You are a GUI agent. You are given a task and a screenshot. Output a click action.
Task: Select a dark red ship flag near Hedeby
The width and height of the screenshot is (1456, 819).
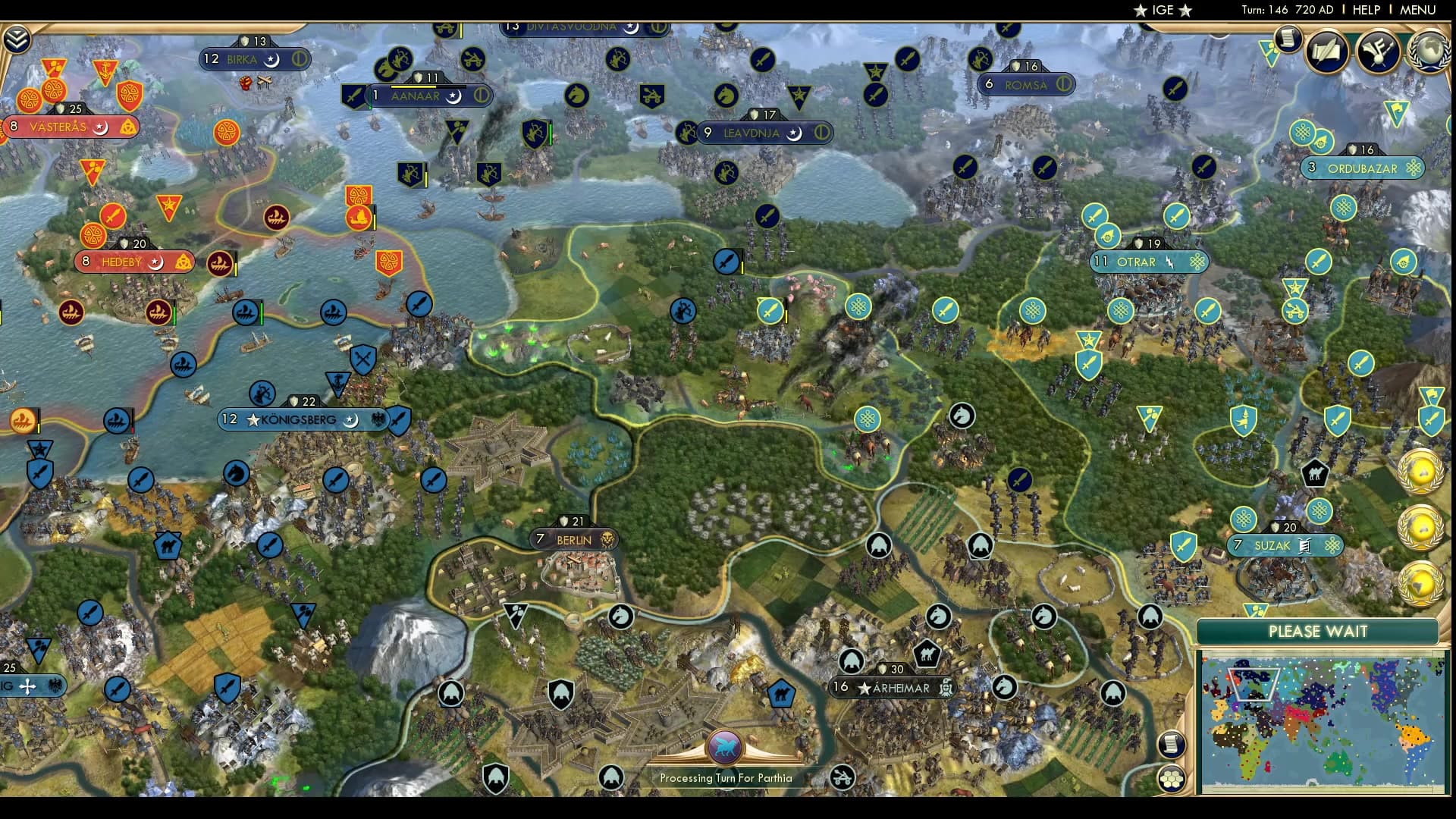tap(218, 264)
